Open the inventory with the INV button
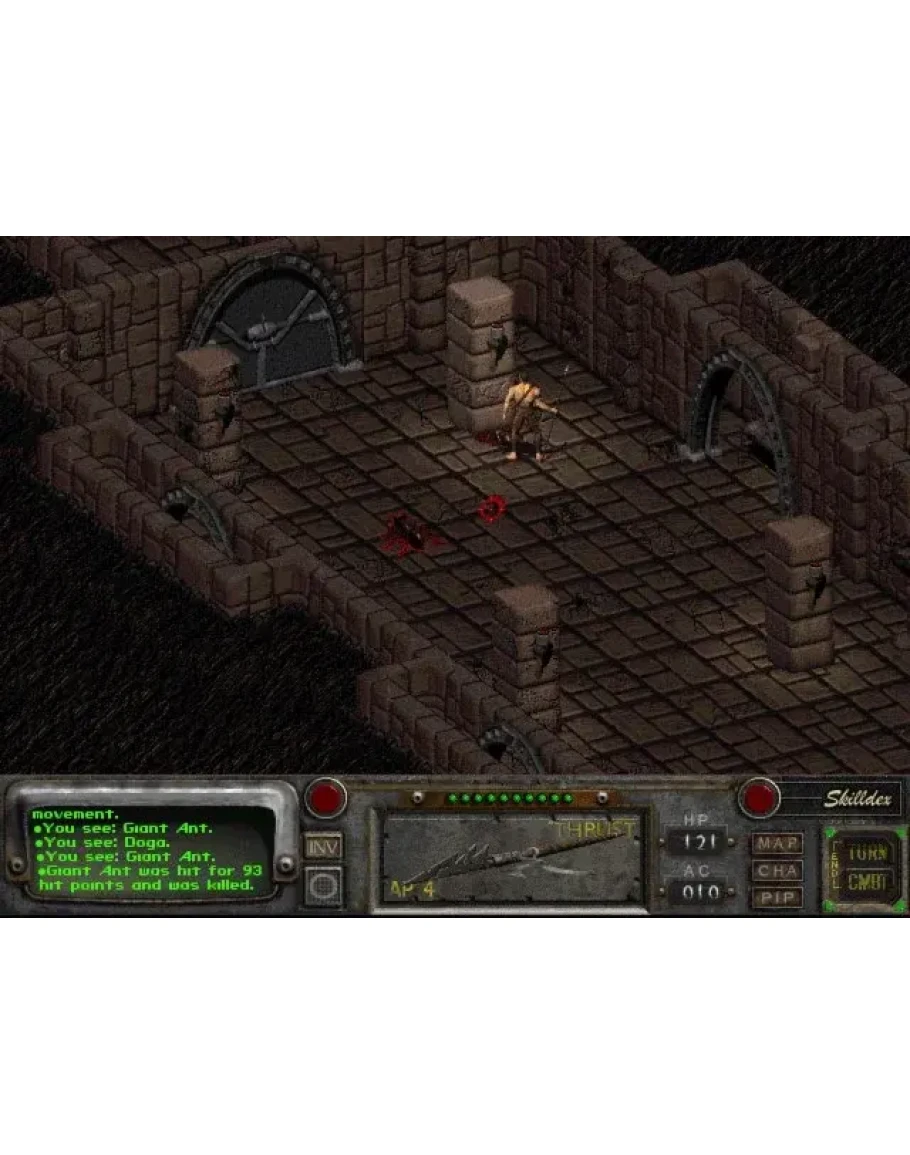The height and width of the screenshot is (1155, 910). (324, 847)
